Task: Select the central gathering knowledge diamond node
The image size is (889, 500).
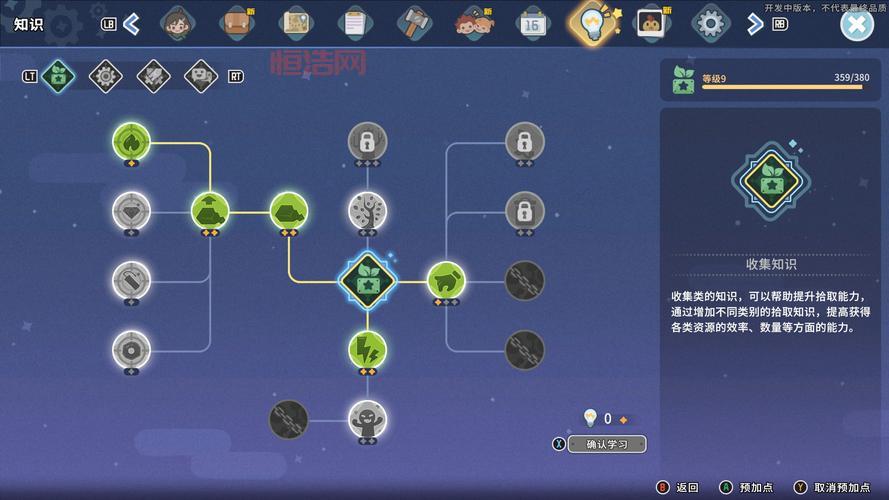Action: click(367, 281)
